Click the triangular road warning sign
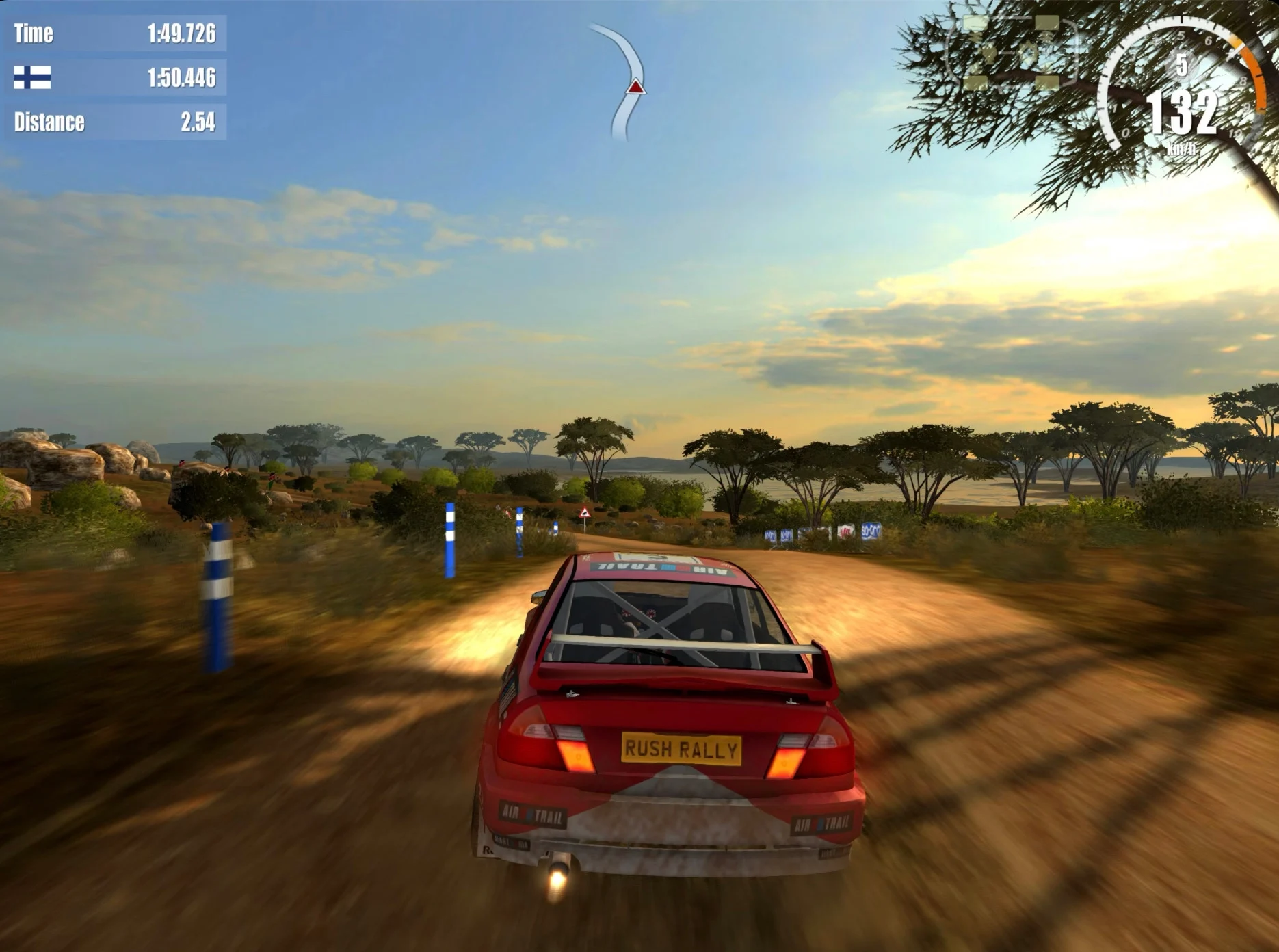1279x952 pixels. [x=585, y=513]
